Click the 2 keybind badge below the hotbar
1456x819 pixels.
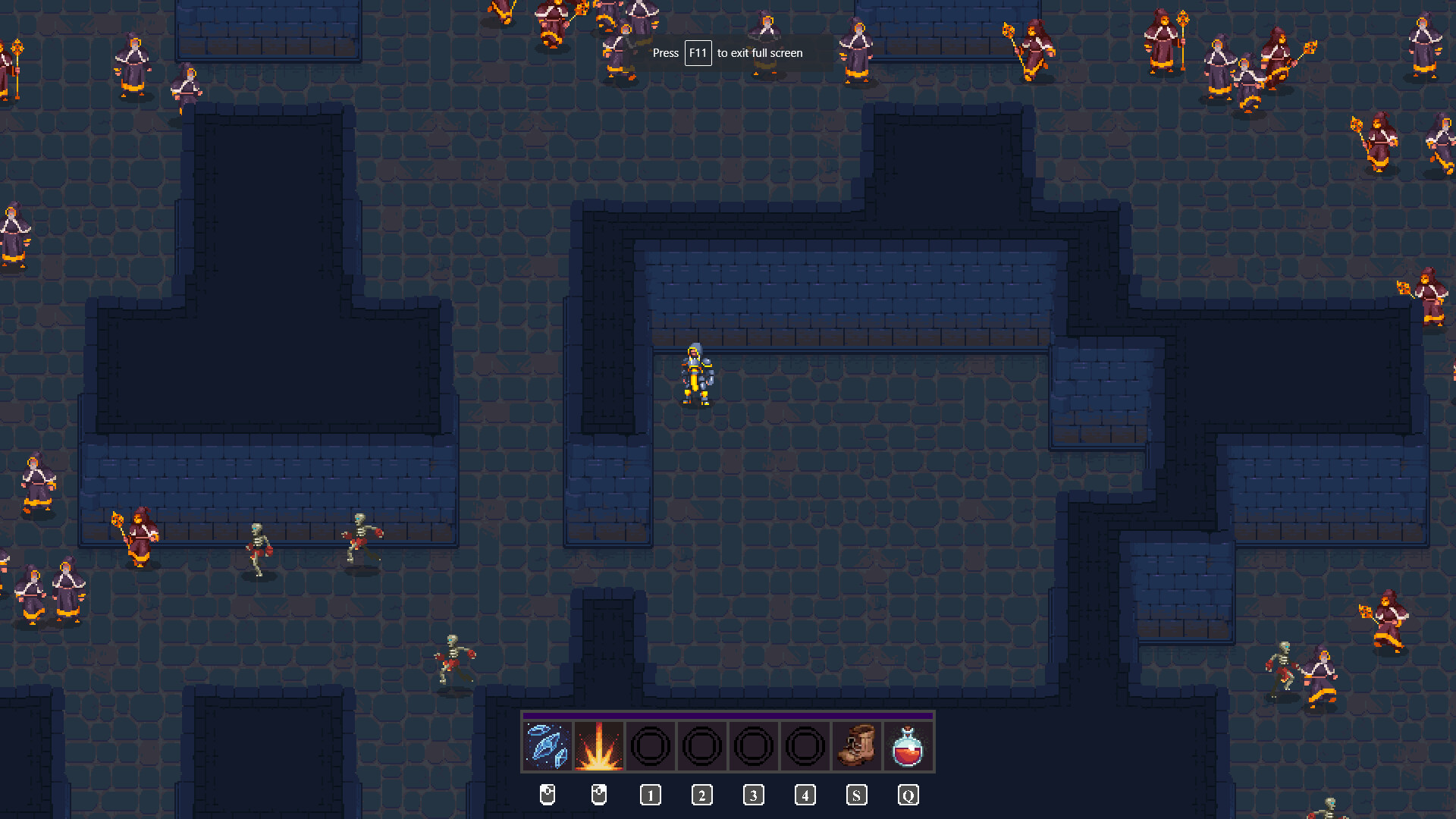(702, 795)
